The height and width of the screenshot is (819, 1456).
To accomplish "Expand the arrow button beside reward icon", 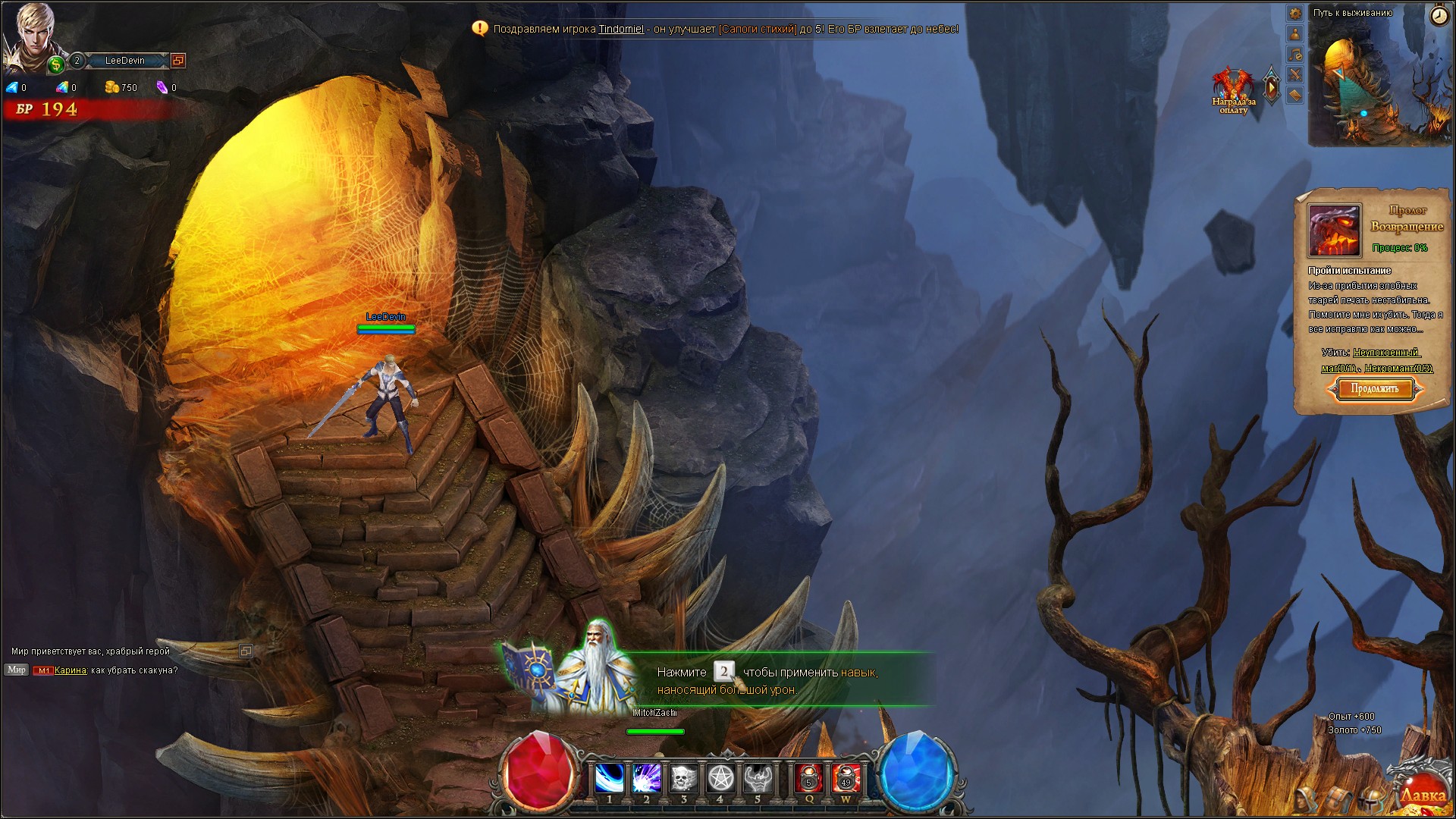I will click(1271, 88).
